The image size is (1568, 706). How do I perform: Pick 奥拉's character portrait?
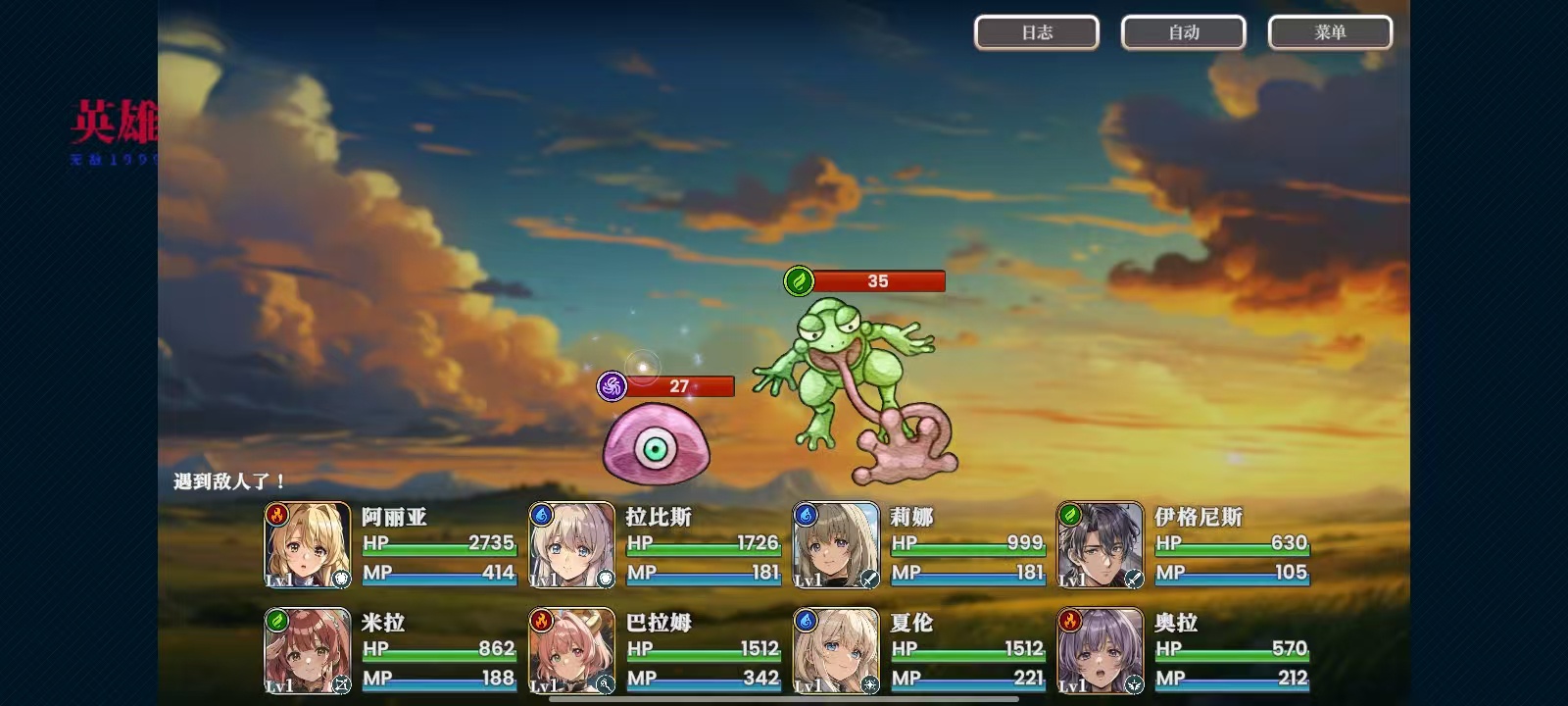(x=1101, y=650)
